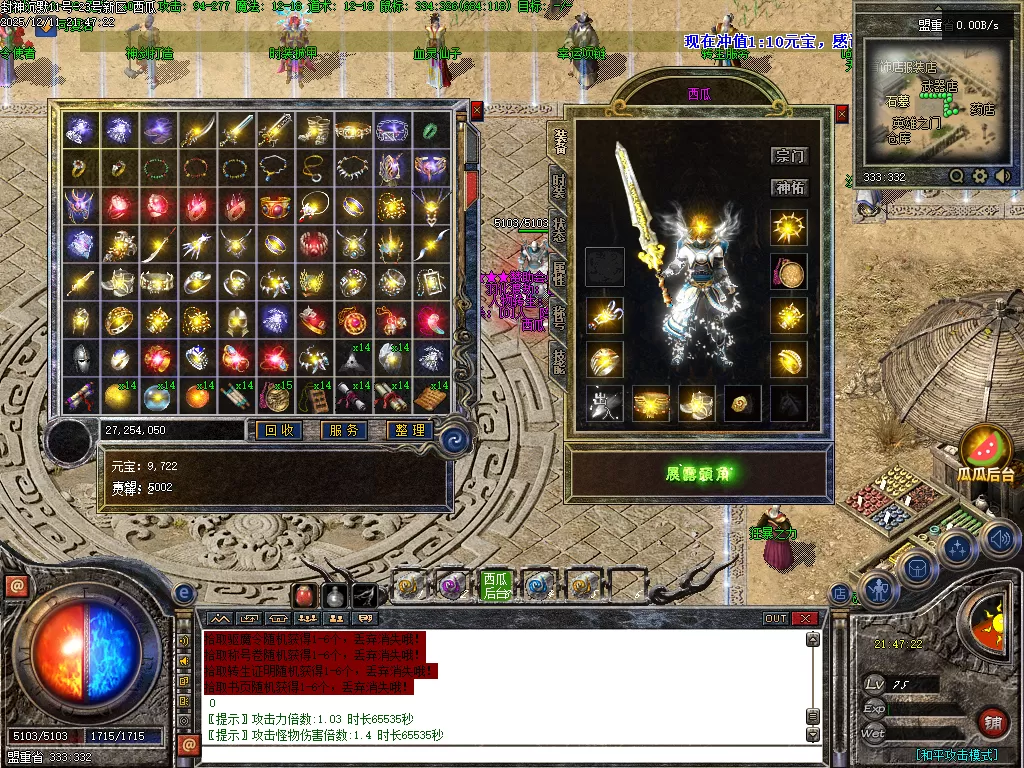Viewport: 1024px width, 768px height.
Task: Select the green jade ring in bag
Action: pyautogui.click(x=429, y=130)
